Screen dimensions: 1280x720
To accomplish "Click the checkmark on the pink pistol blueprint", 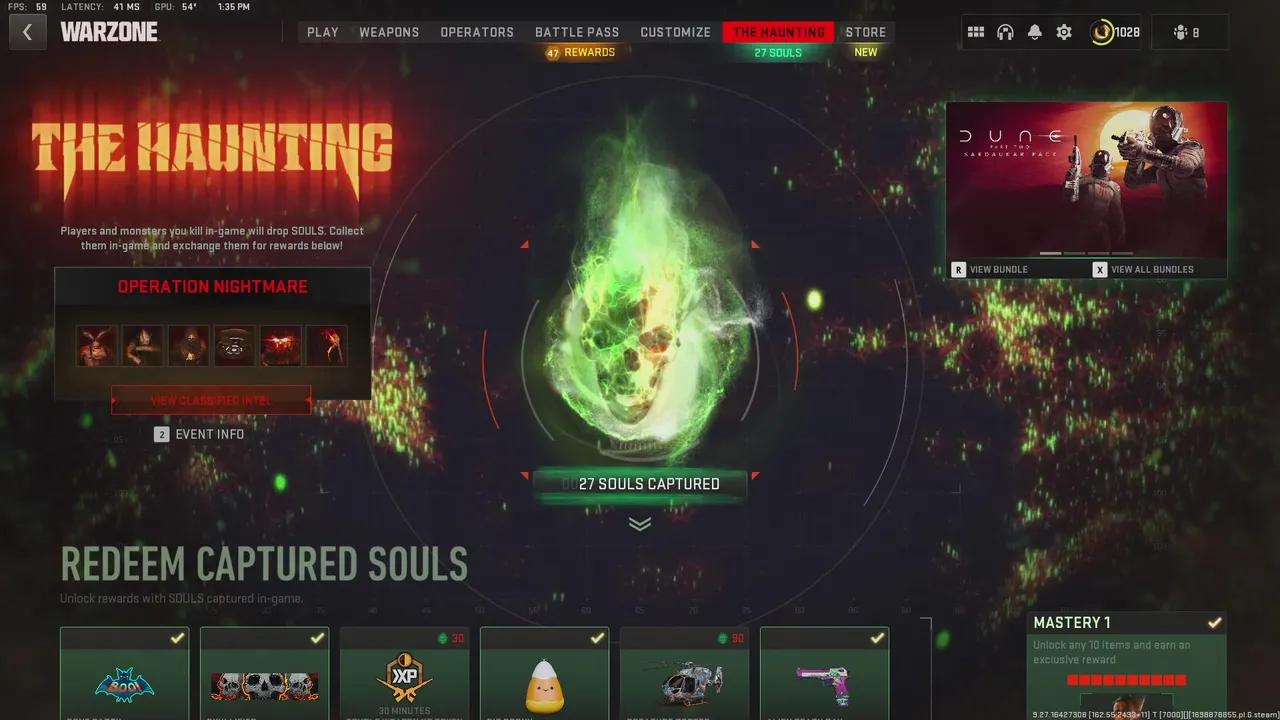I will [x=877, y=637].
